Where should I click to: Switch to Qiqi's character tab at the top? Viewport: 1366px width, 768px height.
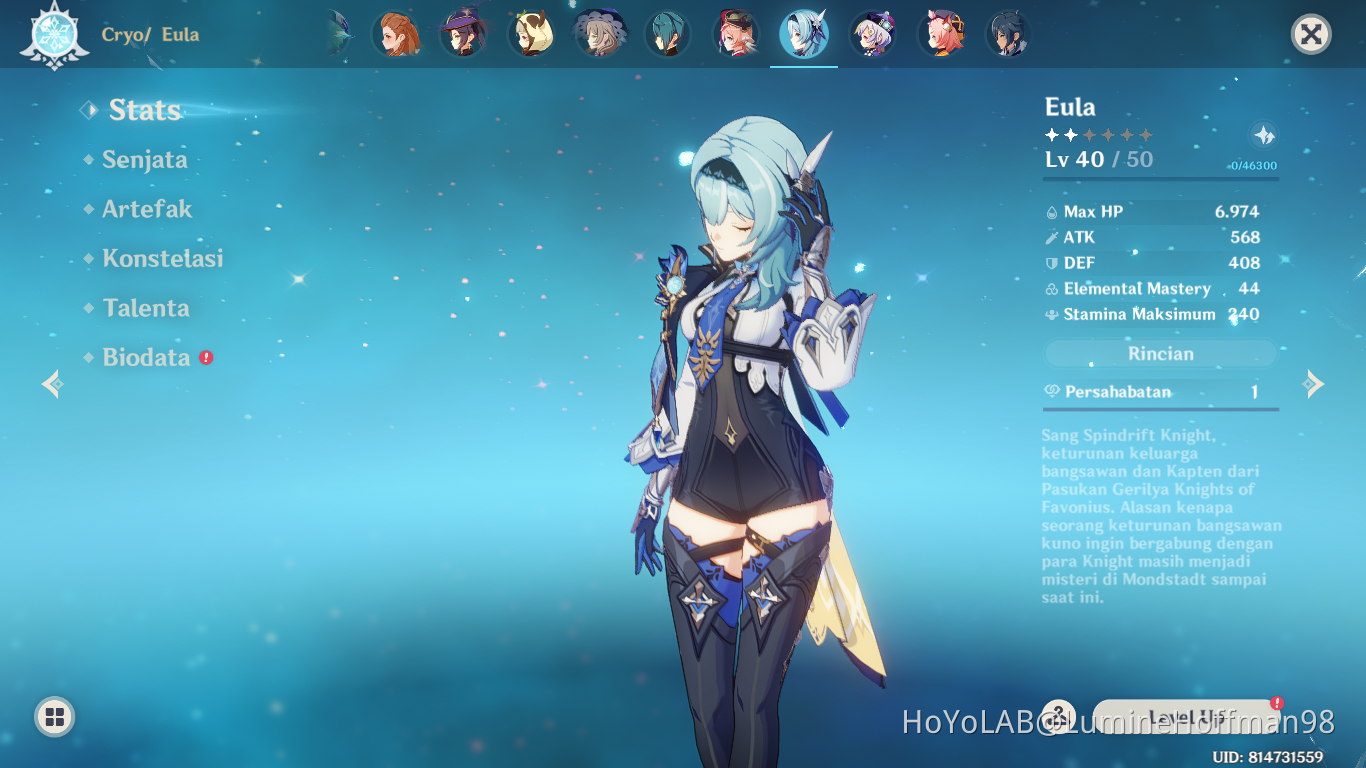[872, 33]
